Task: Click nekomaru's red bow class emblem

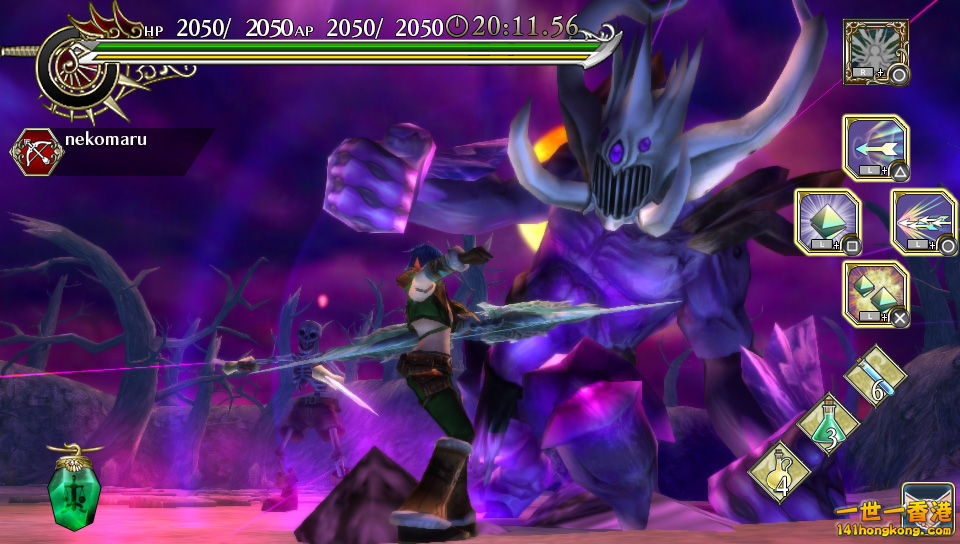Action: 36,151
